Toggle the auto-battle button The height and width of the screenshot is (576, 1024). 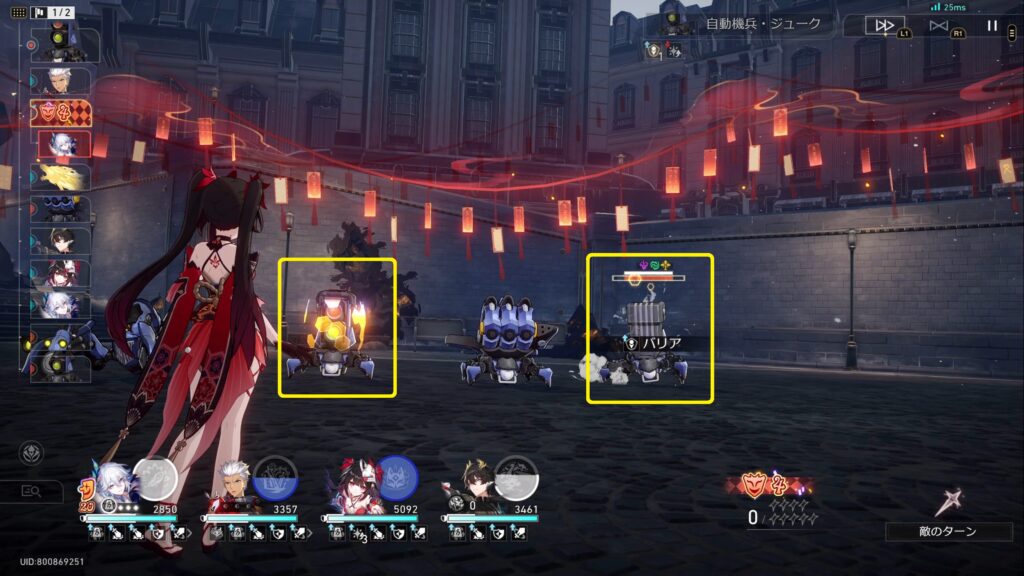tap(938, 26)
